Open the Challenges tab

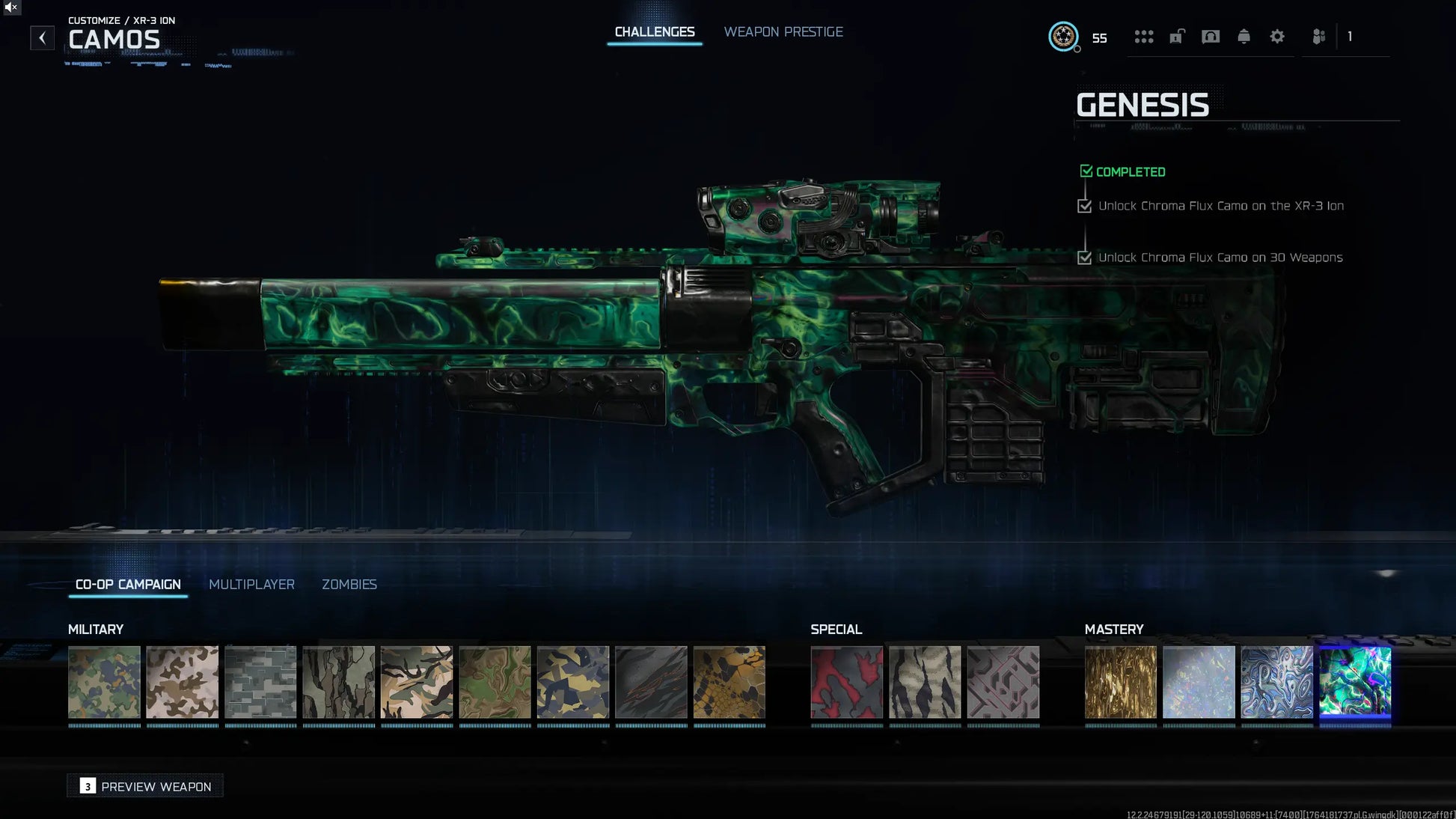654,32
